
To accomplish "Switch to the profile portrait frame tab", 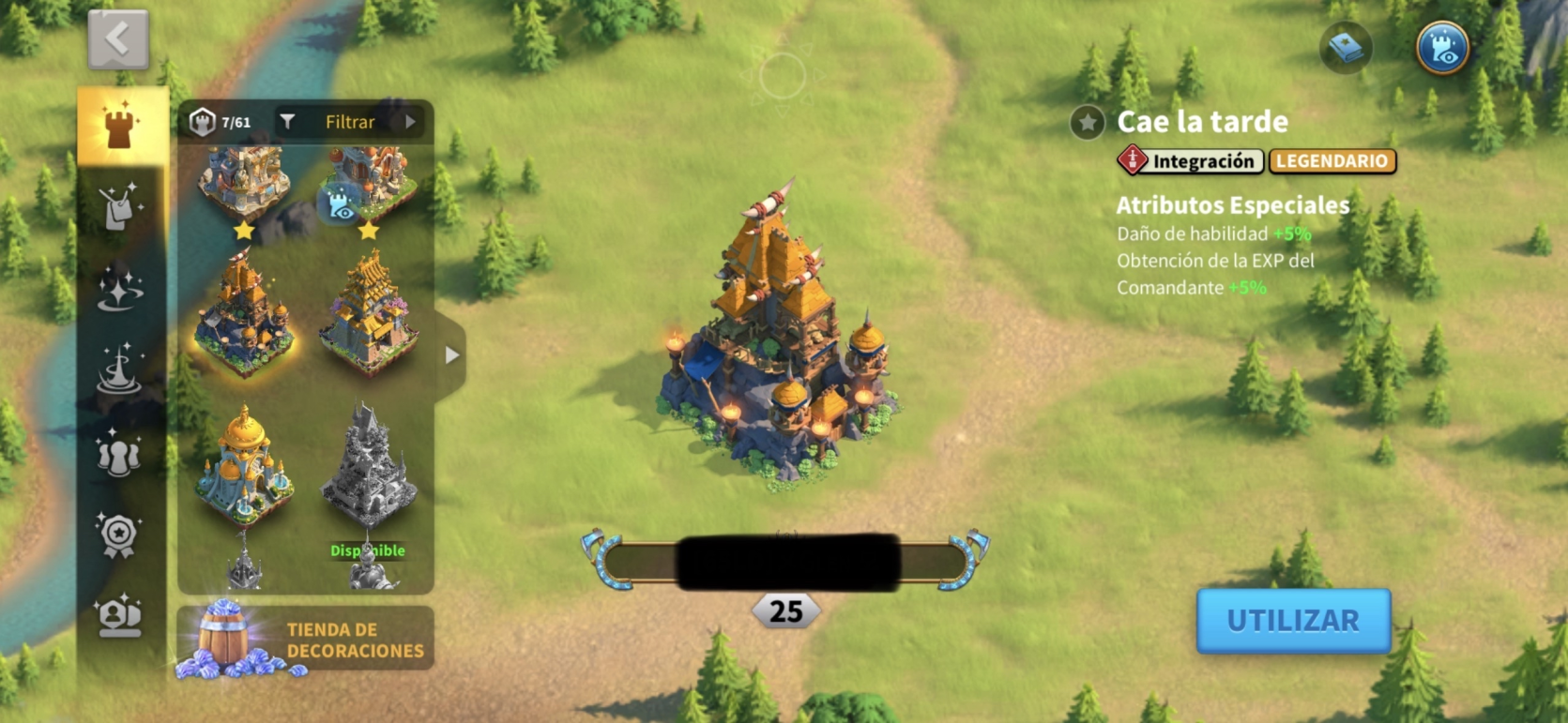I will [x=120, y=616].
